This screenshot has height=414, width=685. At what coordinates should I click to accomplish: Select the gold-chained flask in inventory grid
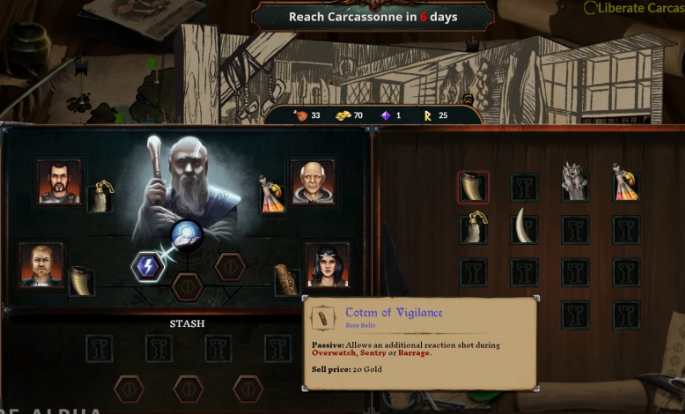(473, 229)
